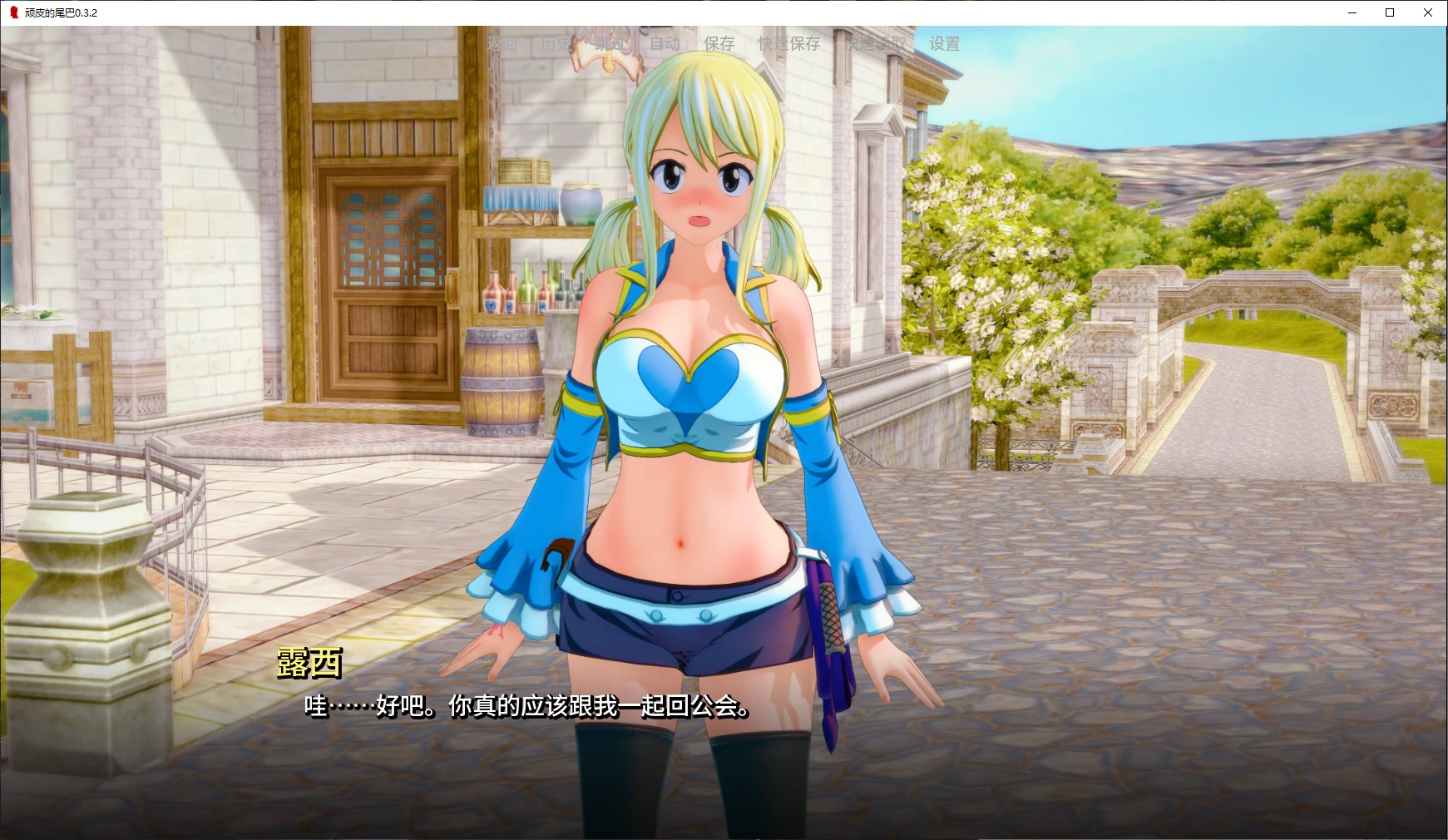
Task: Click 返回 to go back
Action: click(502, 43)
